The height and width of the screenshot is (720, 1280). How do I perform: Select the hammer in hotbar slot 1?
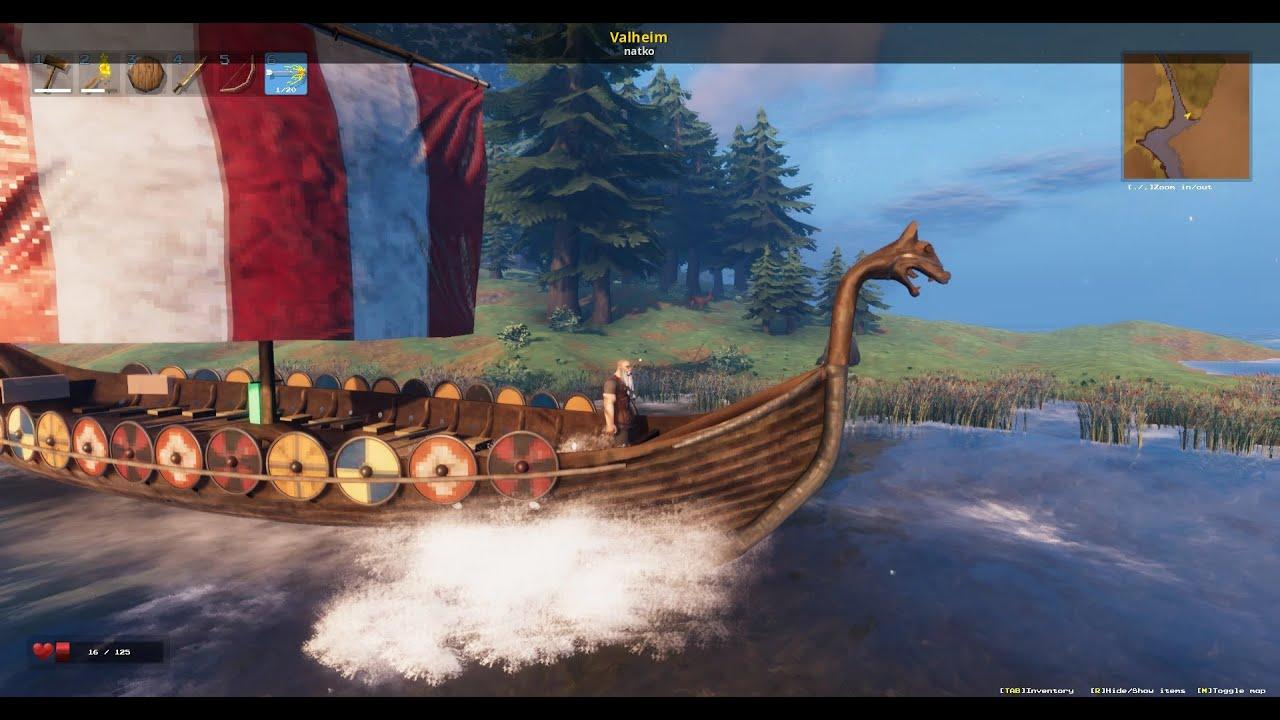click(x=53, y=74)
